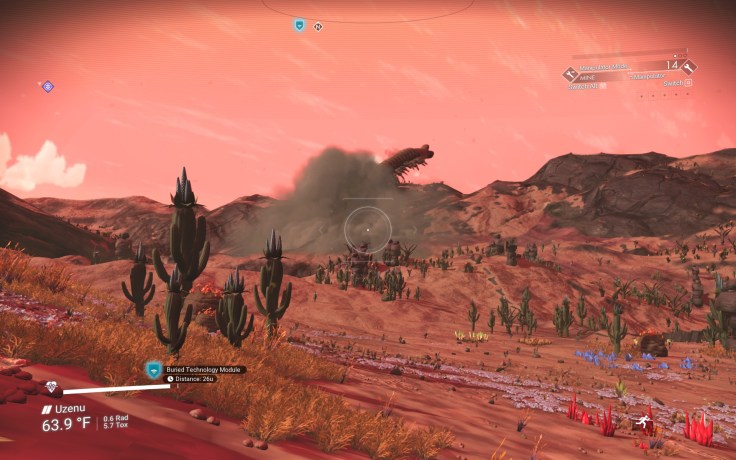The image size is (736, 460).
Task: Select the Manipulator weapon wrench icon
Action: tap(689, 67)
